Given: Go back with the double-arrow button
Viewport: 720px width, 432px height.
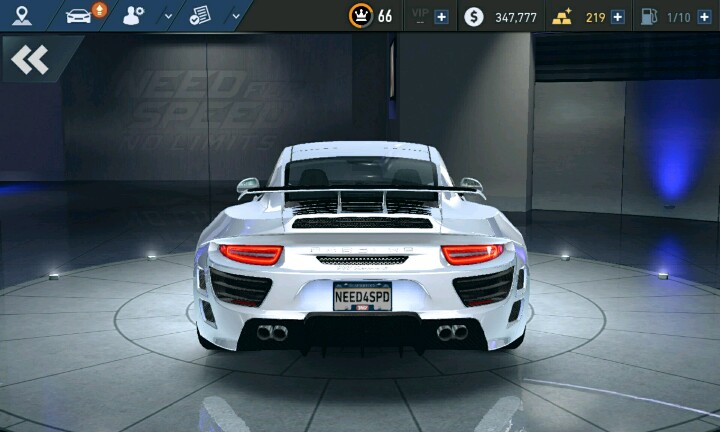Looking at the screenshot, I should coord(30,60).
